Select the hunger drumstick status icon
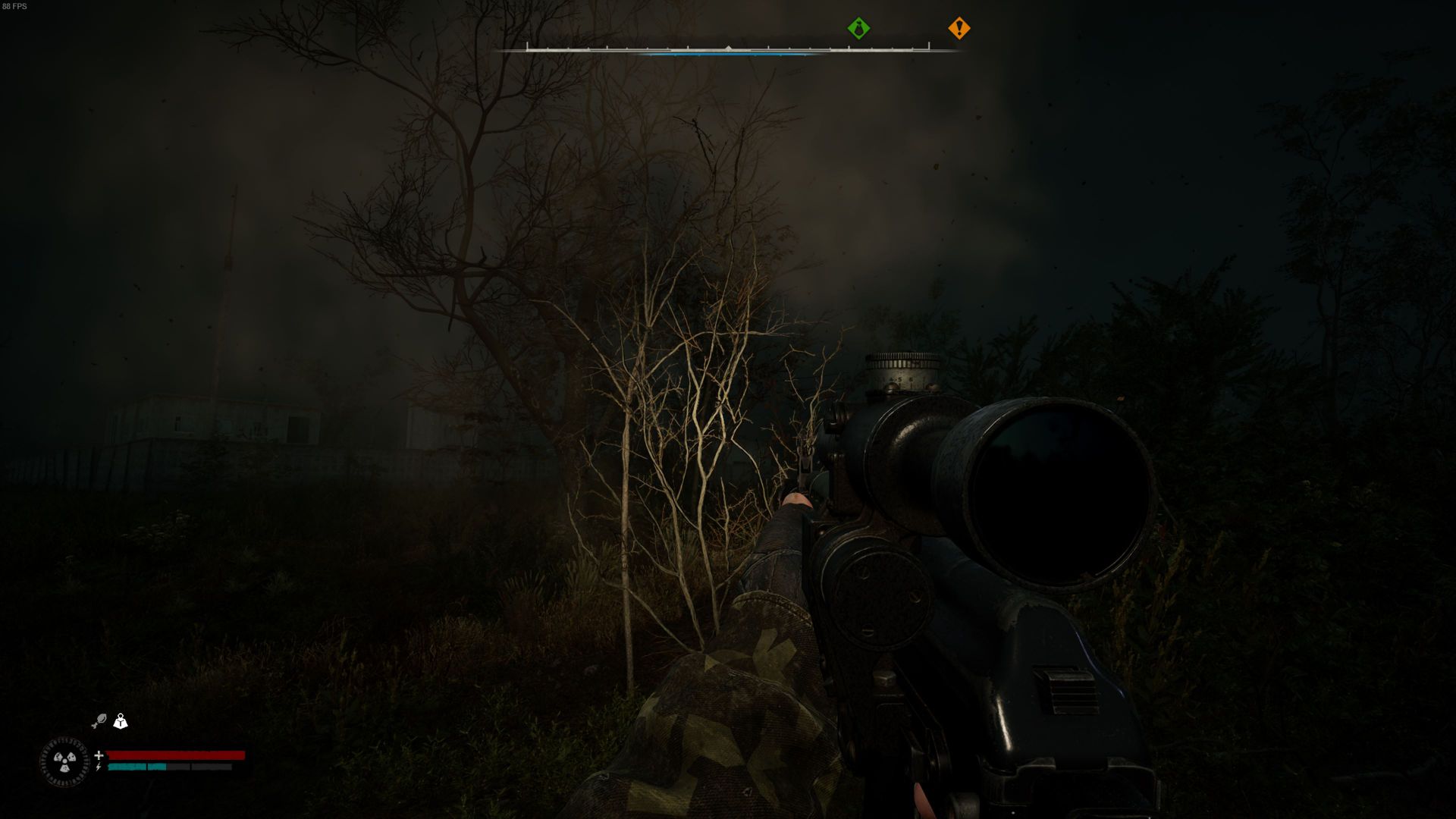Screen dimensions: 1456x819 tap(99, 721)
